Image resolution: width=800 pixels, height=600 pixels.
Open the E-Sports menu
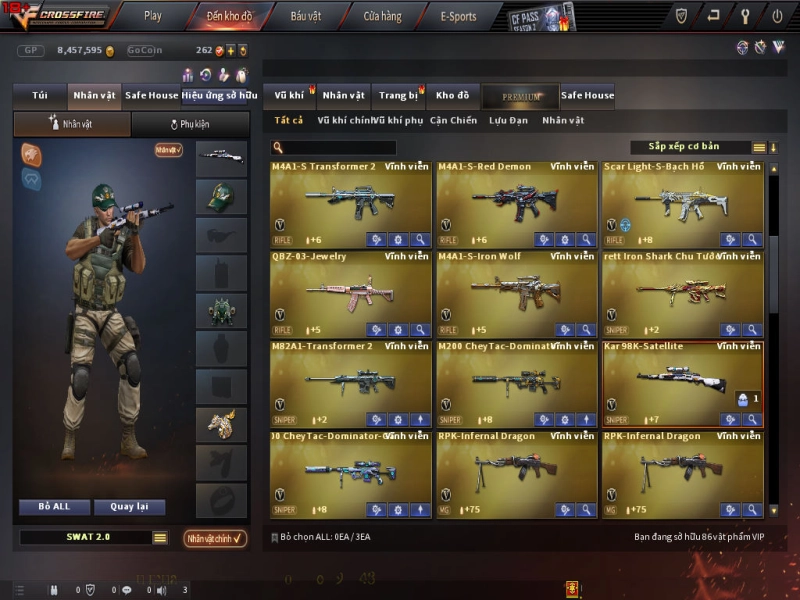(x=458, y=16)
